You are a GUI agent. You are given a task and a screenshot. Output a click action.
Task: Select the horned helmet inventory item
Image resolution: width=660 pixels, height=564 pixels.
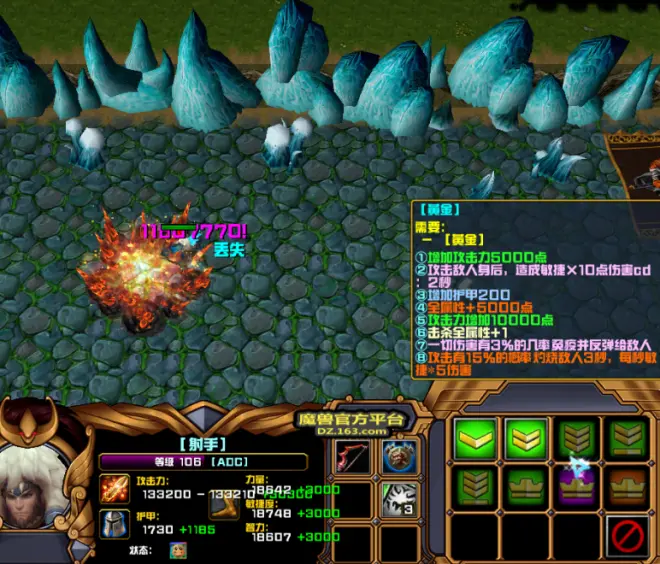pos(399,458)
